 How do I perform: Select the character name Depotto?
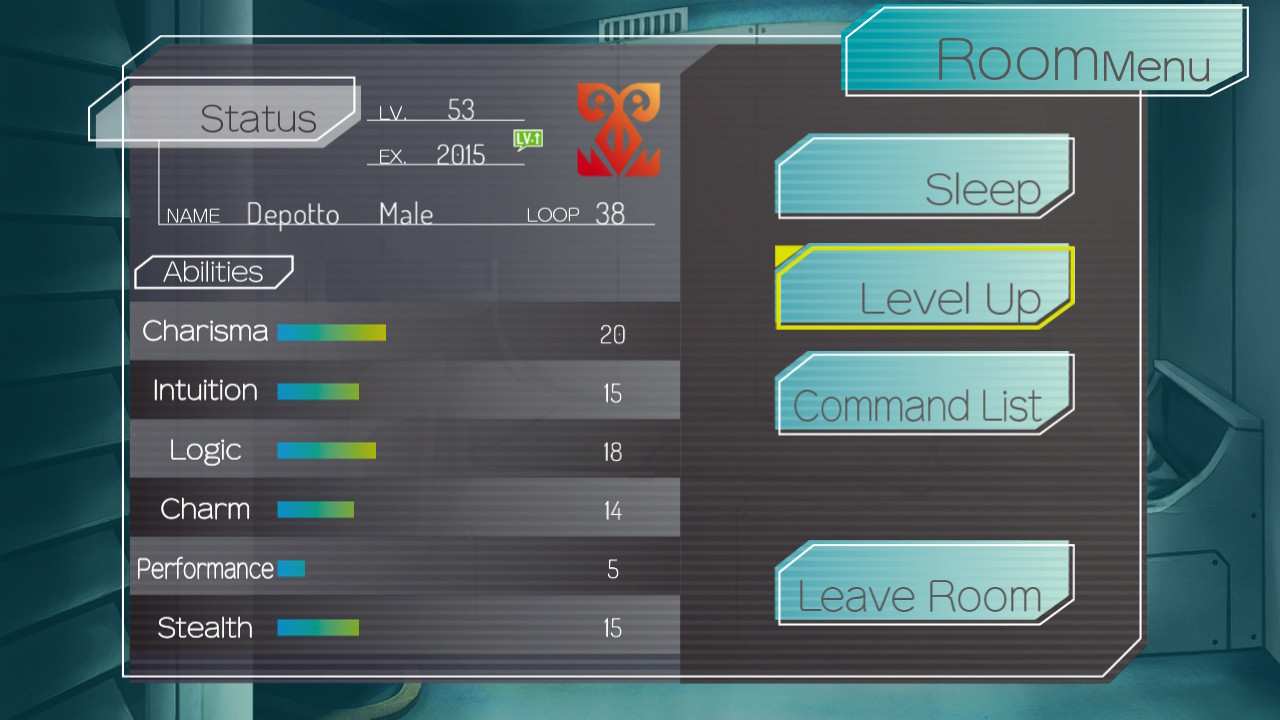(x=294, y=212)
